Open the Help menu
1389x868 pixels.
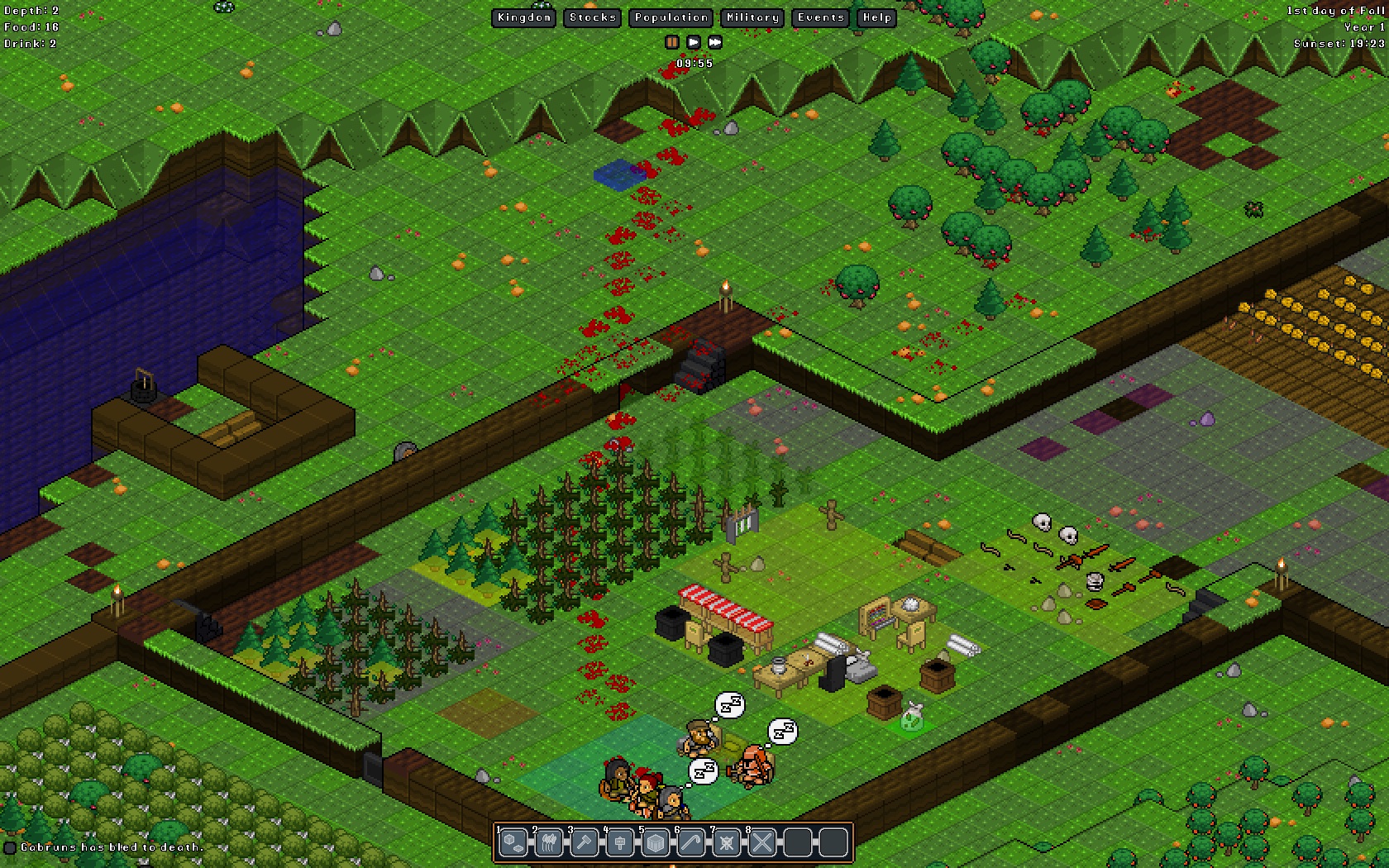[876, 17]
